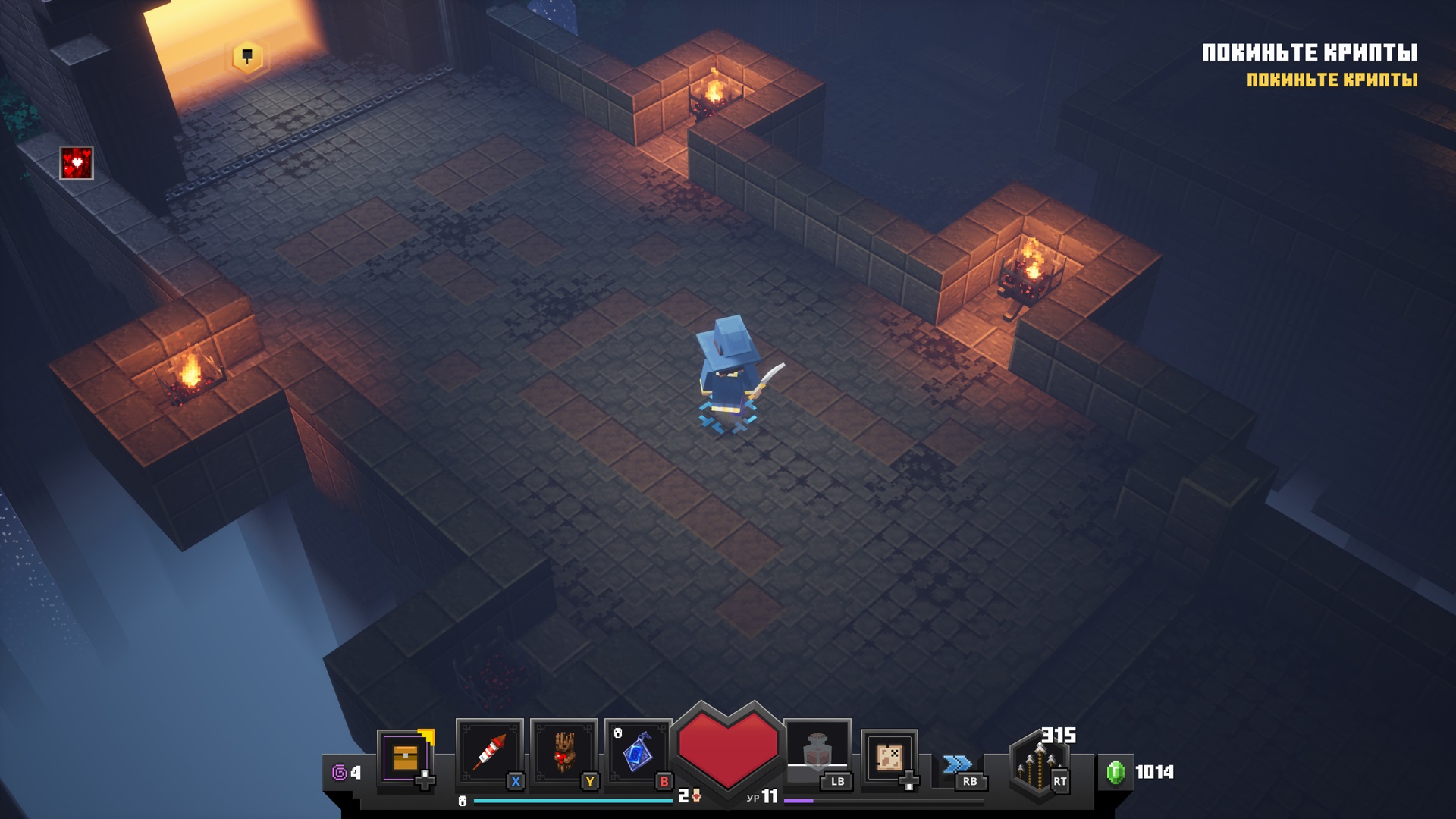Use the Firework Arrow artifact
Image resolution: width=1456 pixels, height=819 pixels.
coord(490,752)
